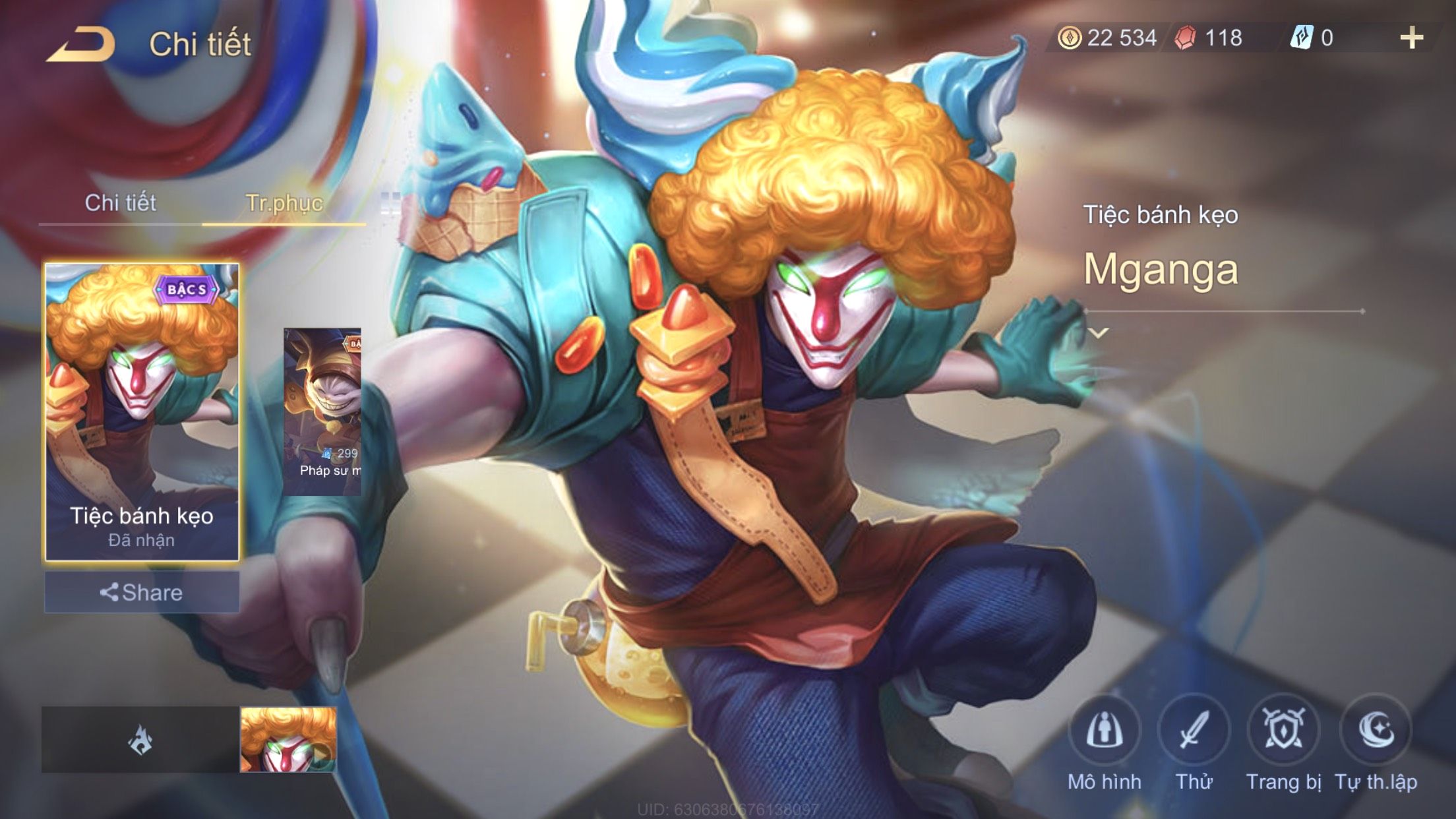Switch to the Chi tiết tab
The height and width of the screenshot is (819, 1456).
tap(120, 202)
